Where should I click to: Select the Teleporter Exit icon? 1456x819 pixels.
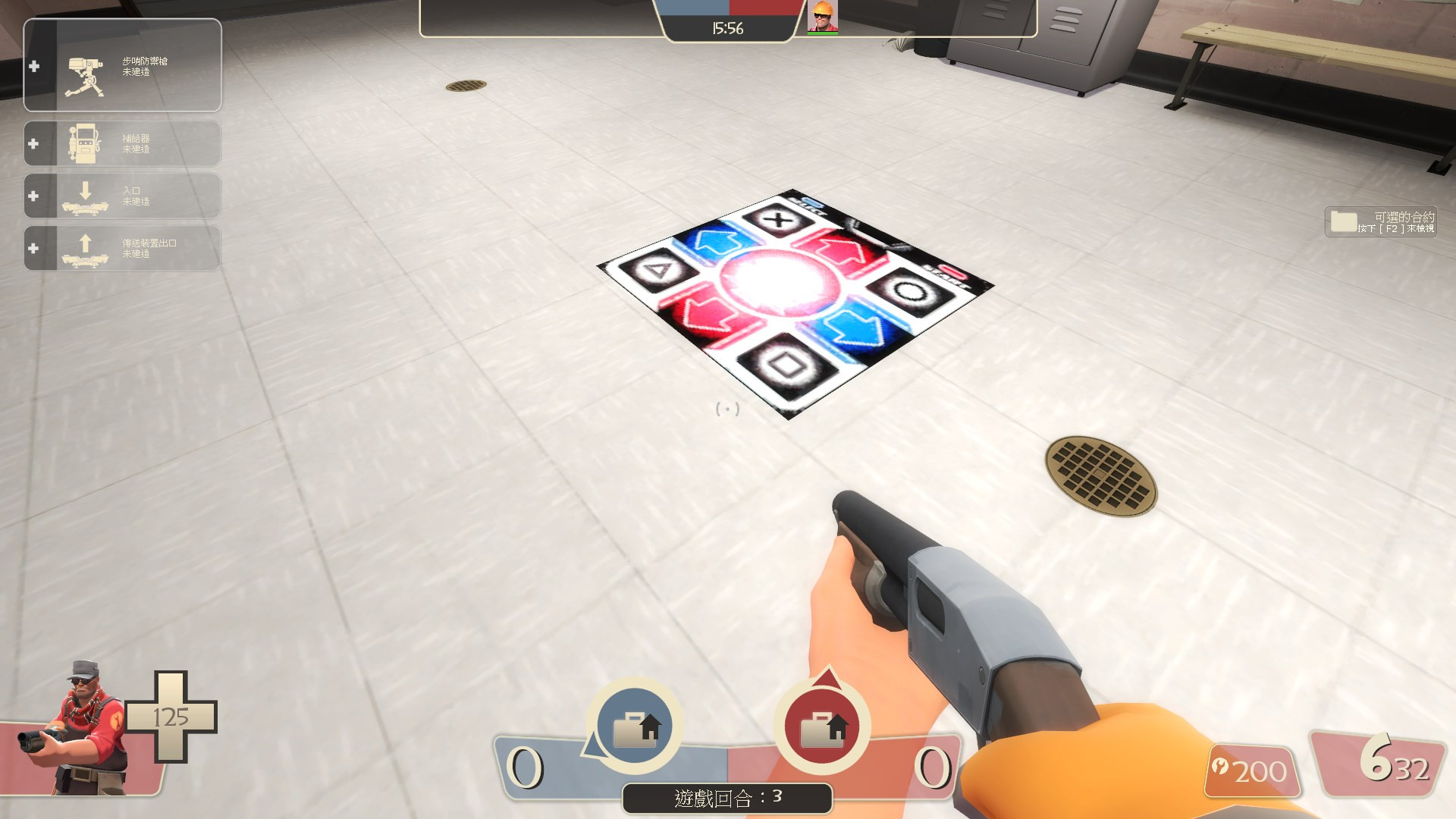pyautogui.click(x=85, y=246)
